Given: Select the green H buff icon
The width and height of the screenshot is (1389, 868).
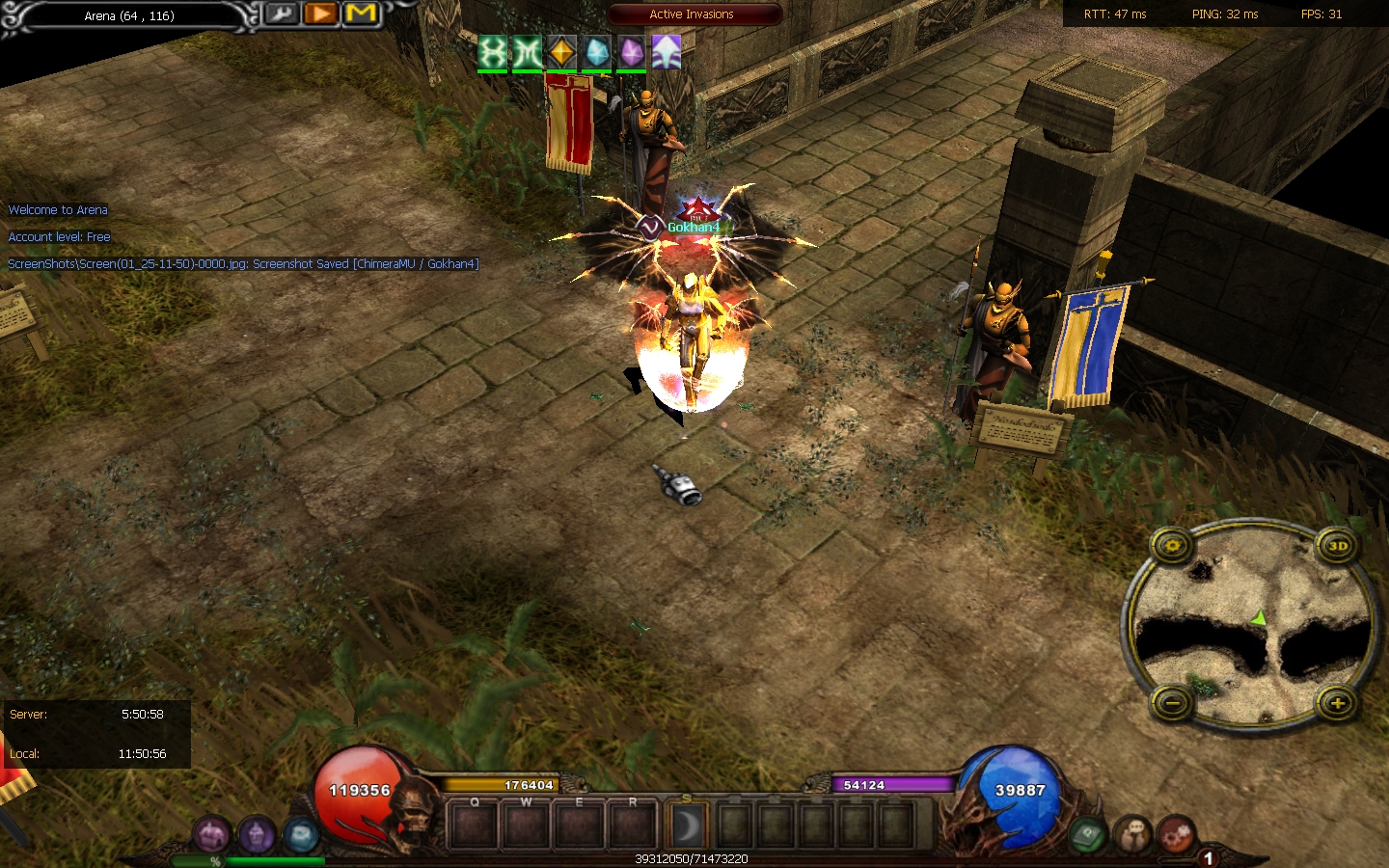Looking at the screenshot, I should point(492,52).
